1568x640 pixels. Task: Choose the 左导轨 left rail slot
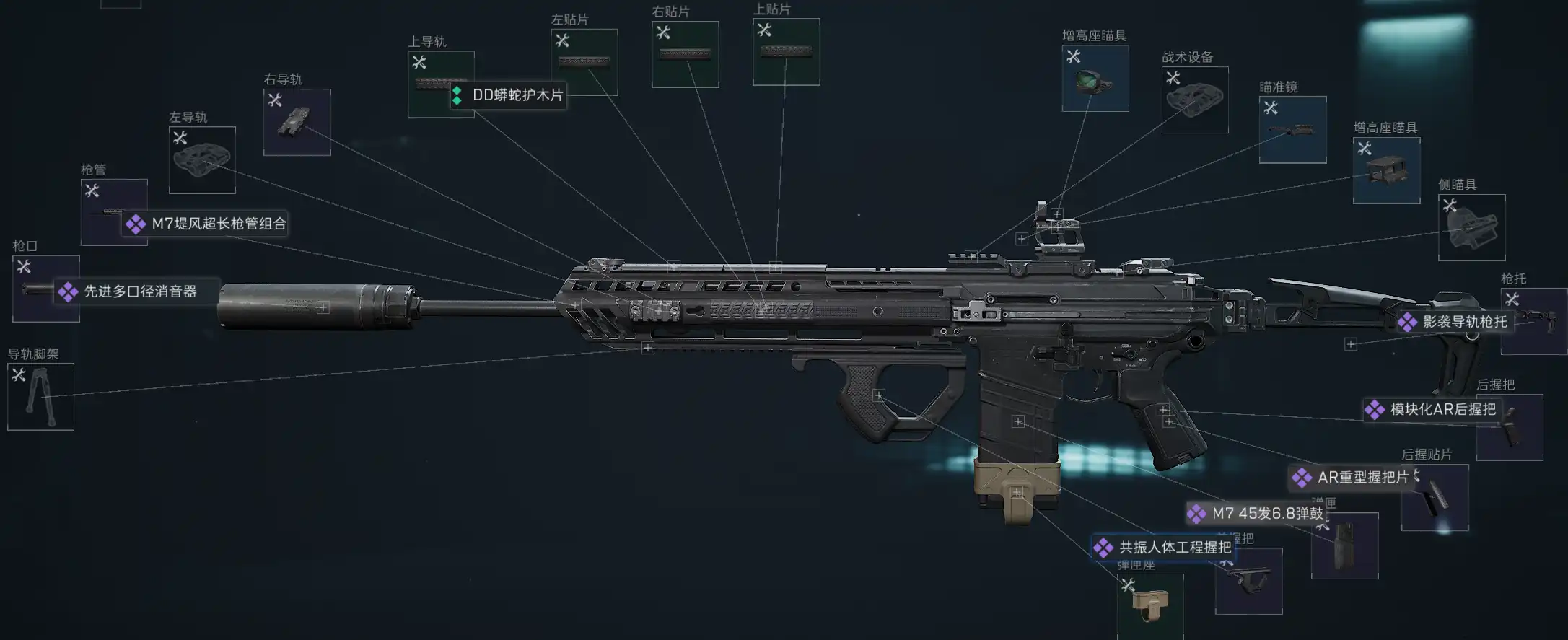pos(202,160)
